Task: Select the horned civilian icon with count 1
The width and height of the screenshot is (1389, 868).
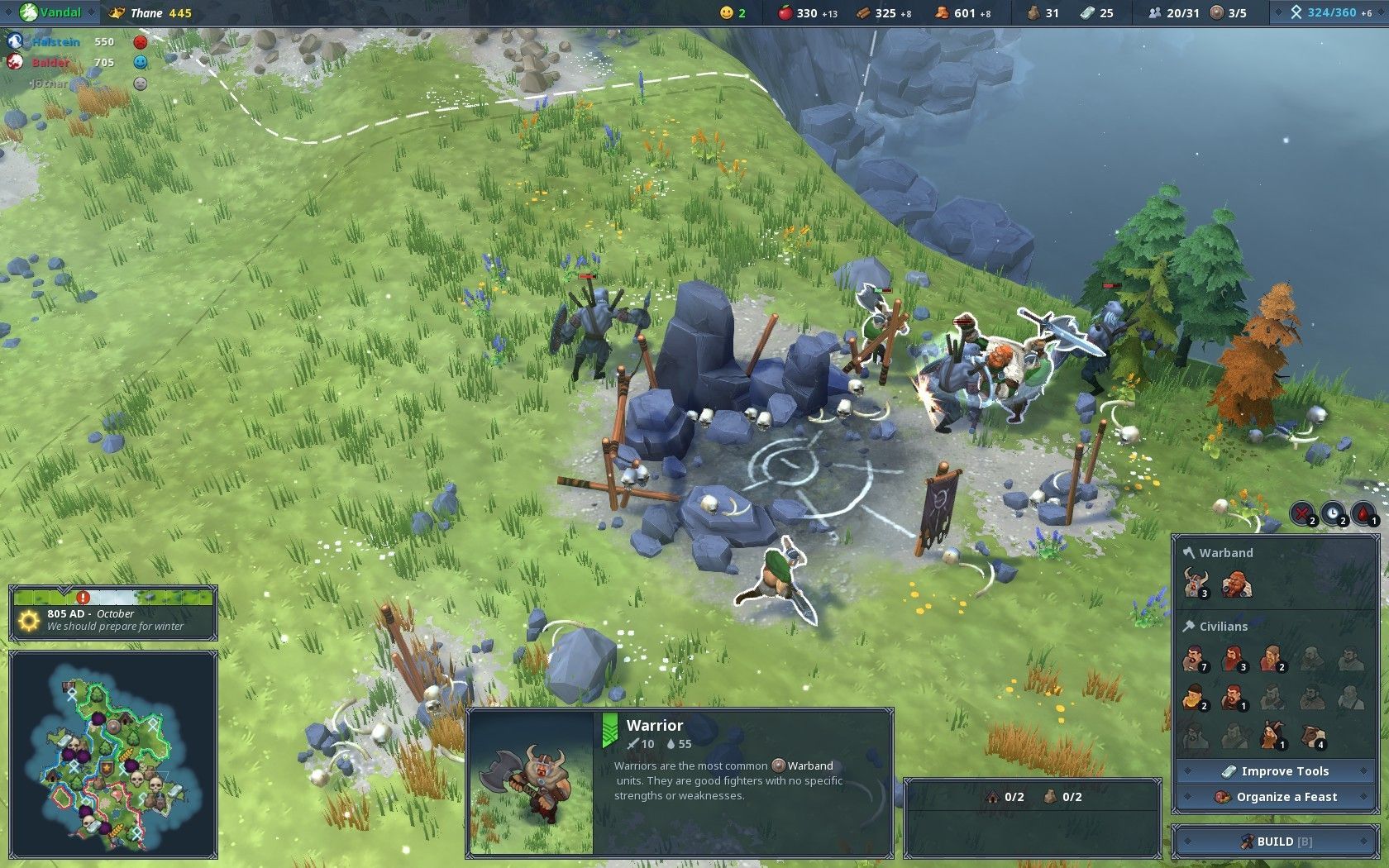Action: tap(1272, 735)
